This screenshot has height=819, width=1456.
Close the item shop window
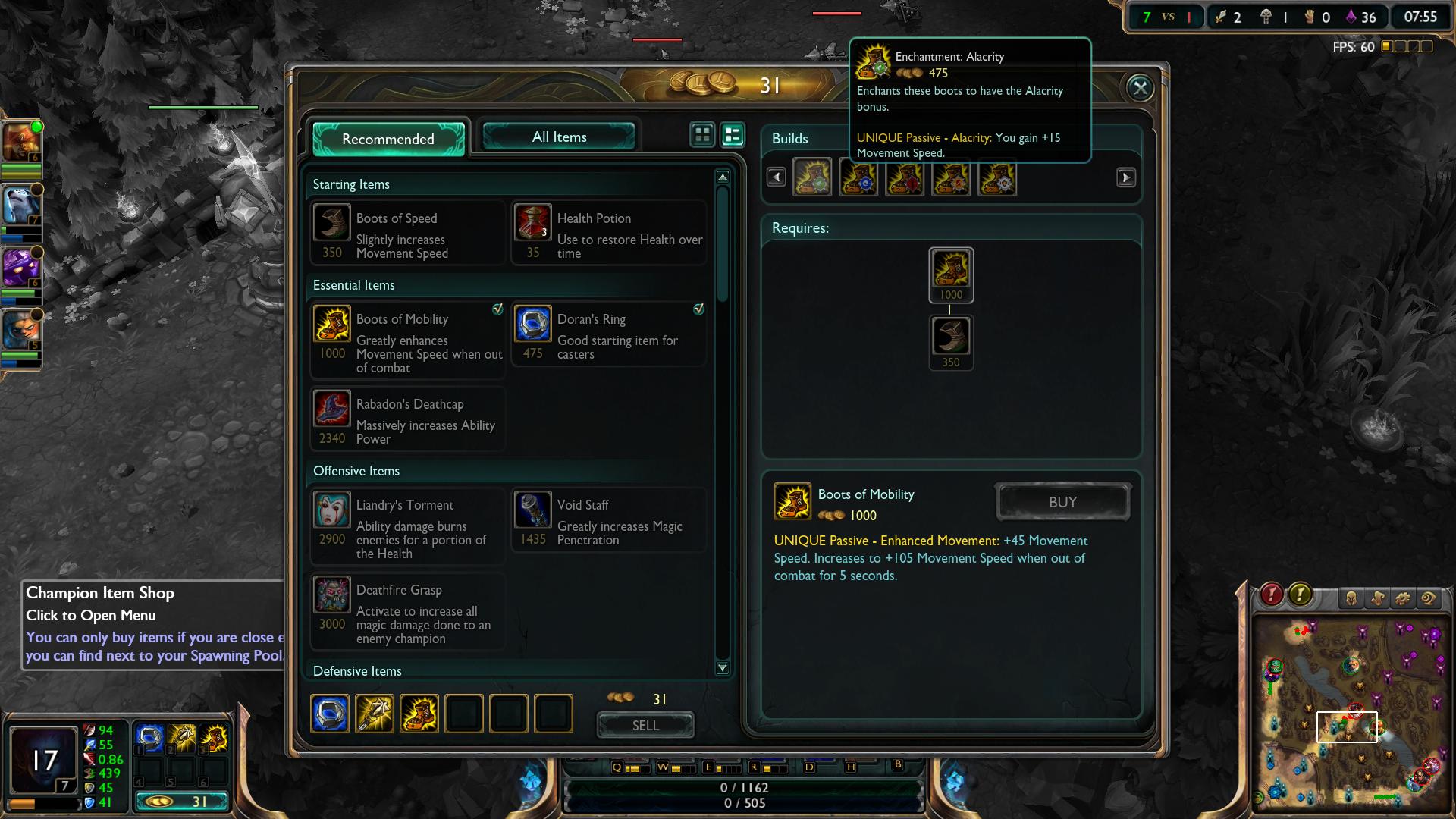pos(1140,88)
